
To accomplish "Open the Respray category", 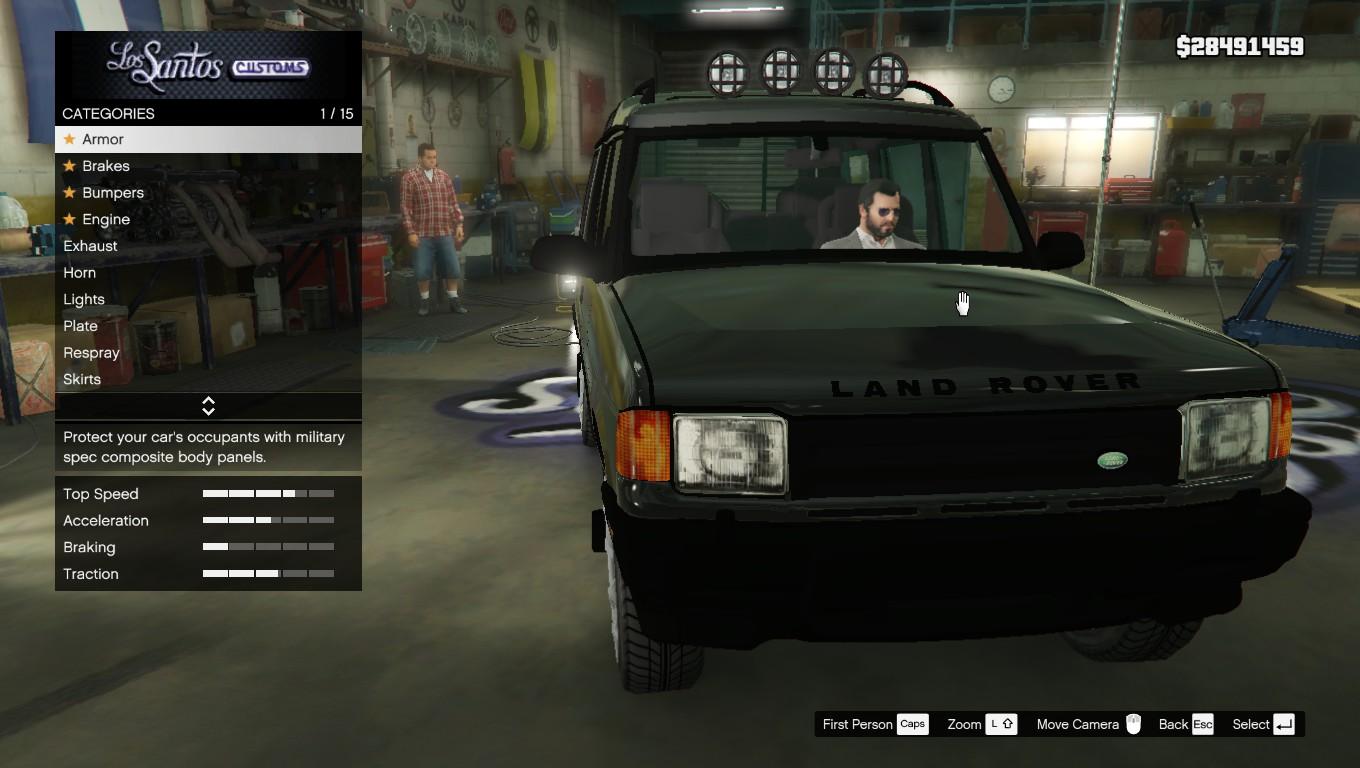I will pos(91,353).
